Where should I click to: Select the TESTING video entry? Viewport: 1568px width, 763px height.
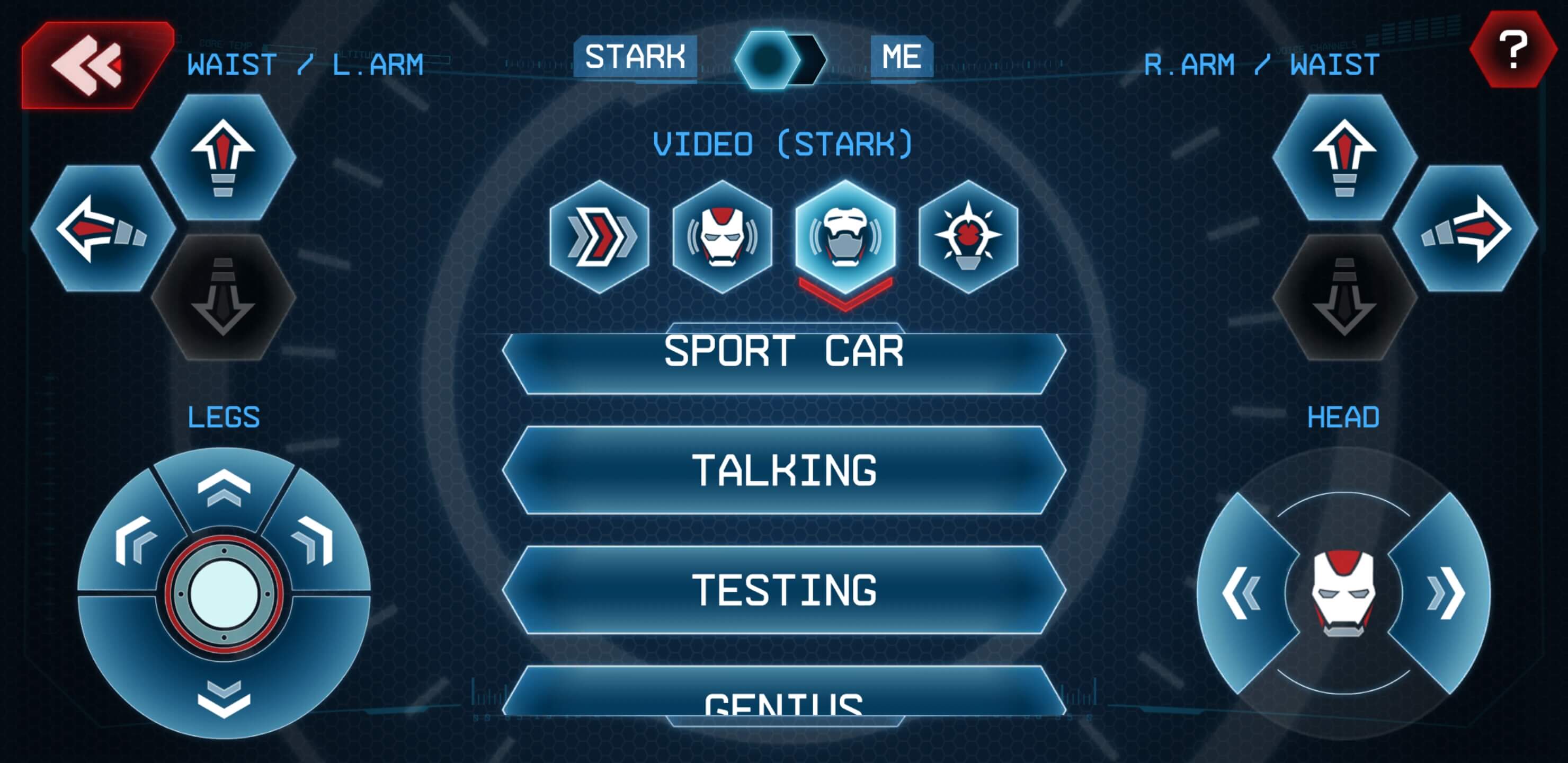[784, 589]
